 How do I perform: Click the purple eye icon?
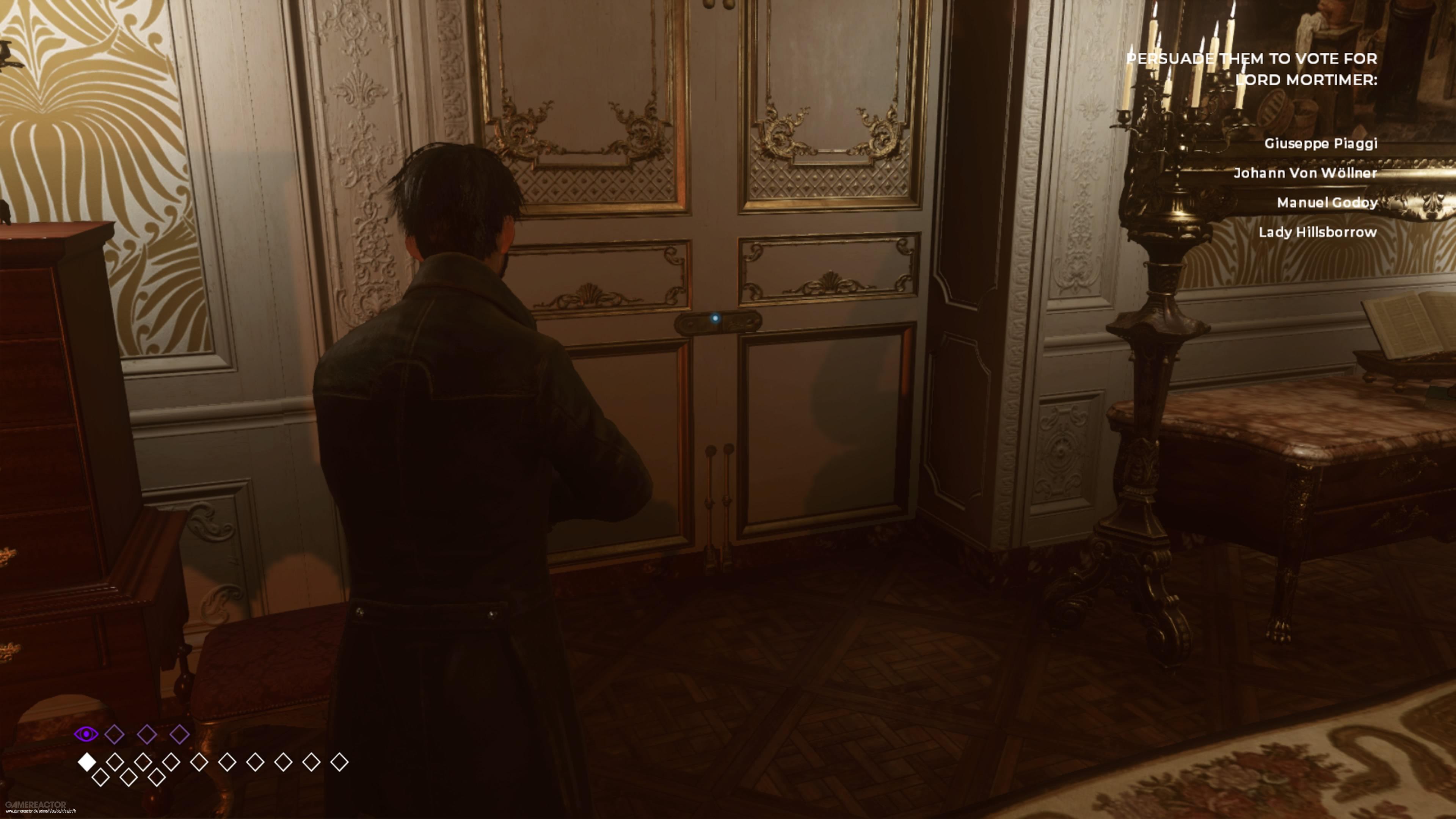pyautogui.click(x=86, y=734)
